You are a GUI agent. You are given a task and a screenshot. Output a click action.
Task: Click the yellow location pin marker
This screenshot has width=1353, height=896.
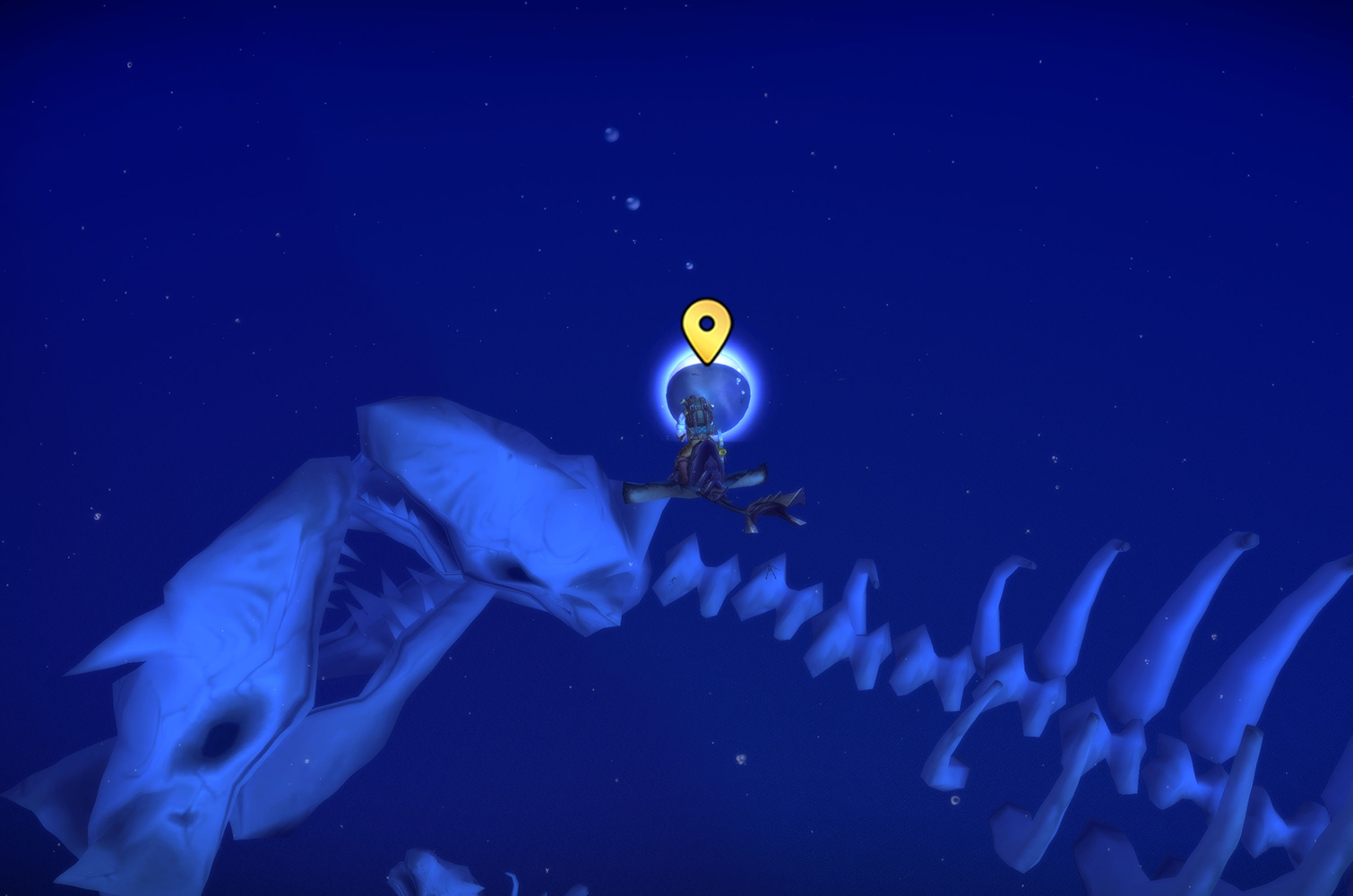[706, 328]
